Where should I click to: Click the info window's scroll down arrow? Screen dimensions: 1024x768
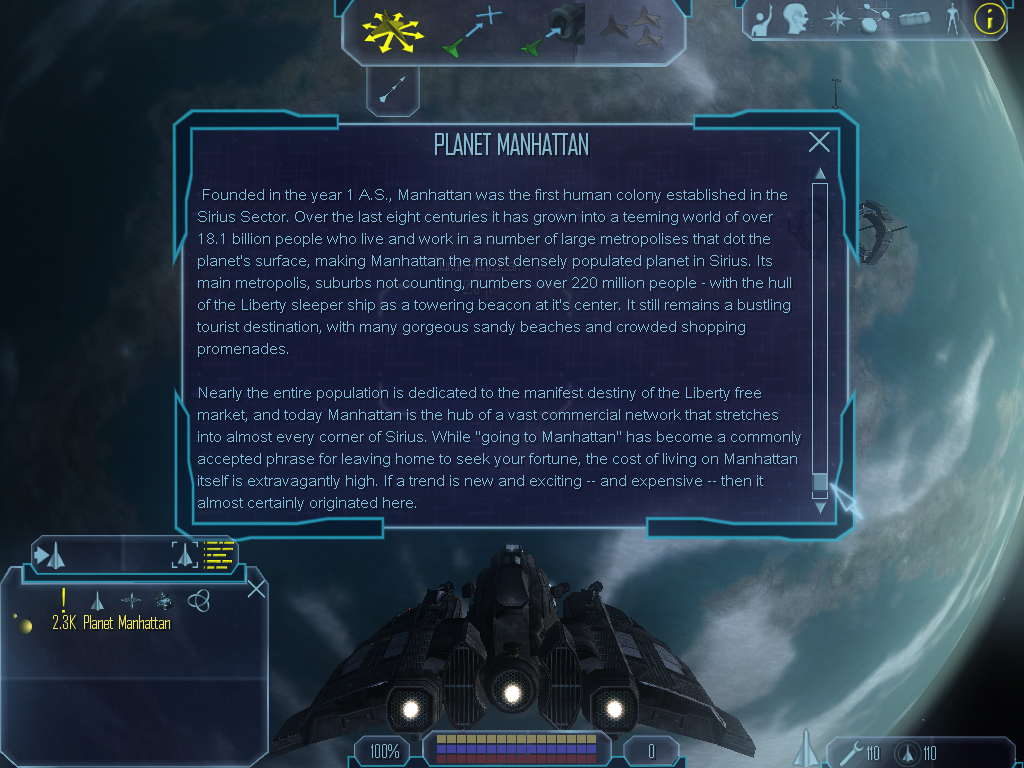click(820, 507)
